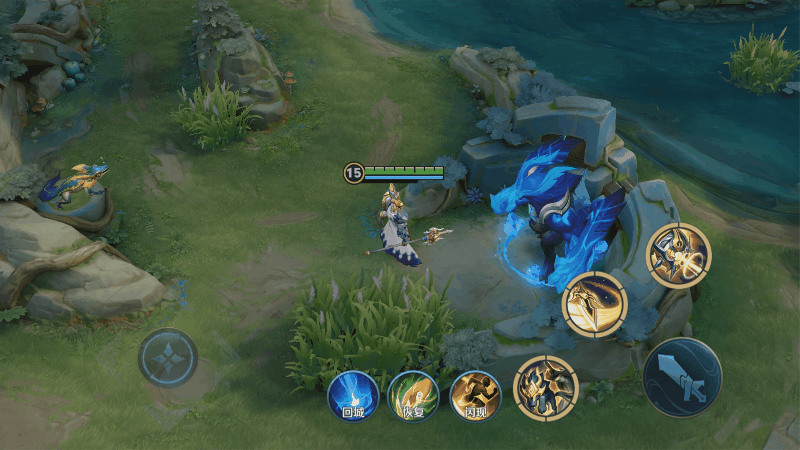The width and height of the screenshot is (800, 450).
Task: Unleash the ultimate skill above the attack button
Action: pyautogui.click(x=678, y=256)
